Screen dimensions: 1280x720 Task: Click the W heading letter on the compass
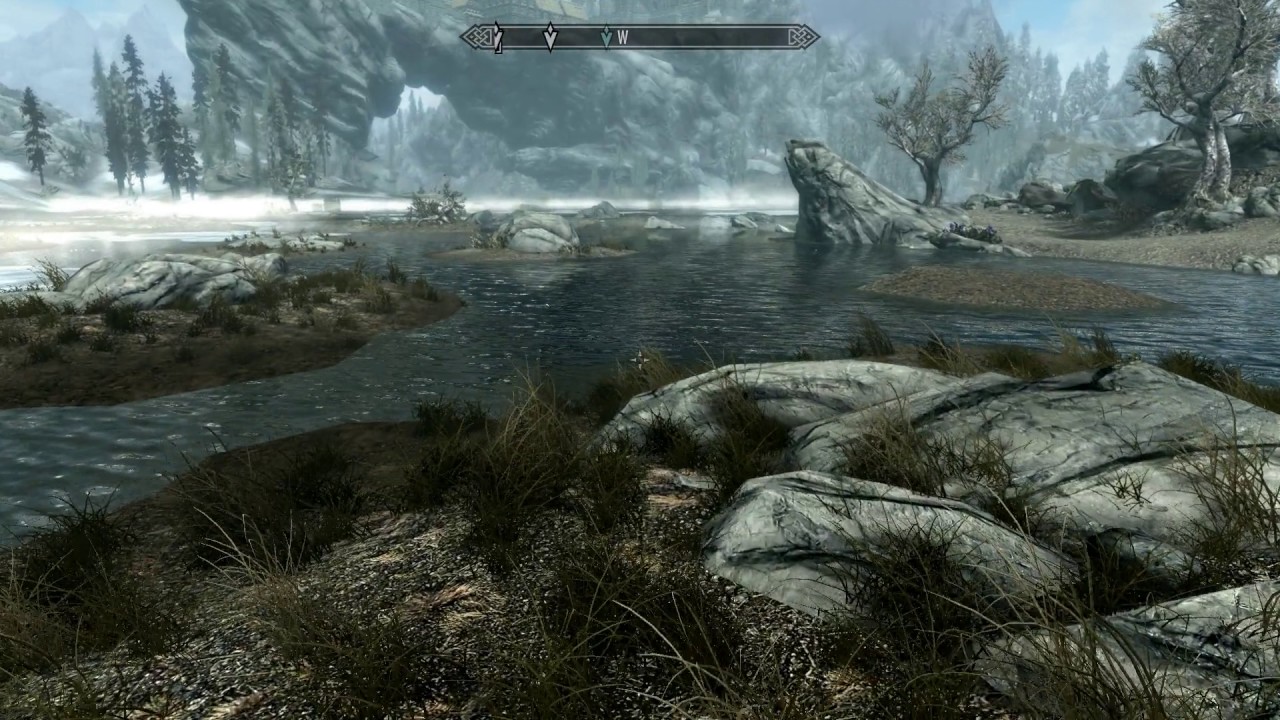click(x=622, y=38)
